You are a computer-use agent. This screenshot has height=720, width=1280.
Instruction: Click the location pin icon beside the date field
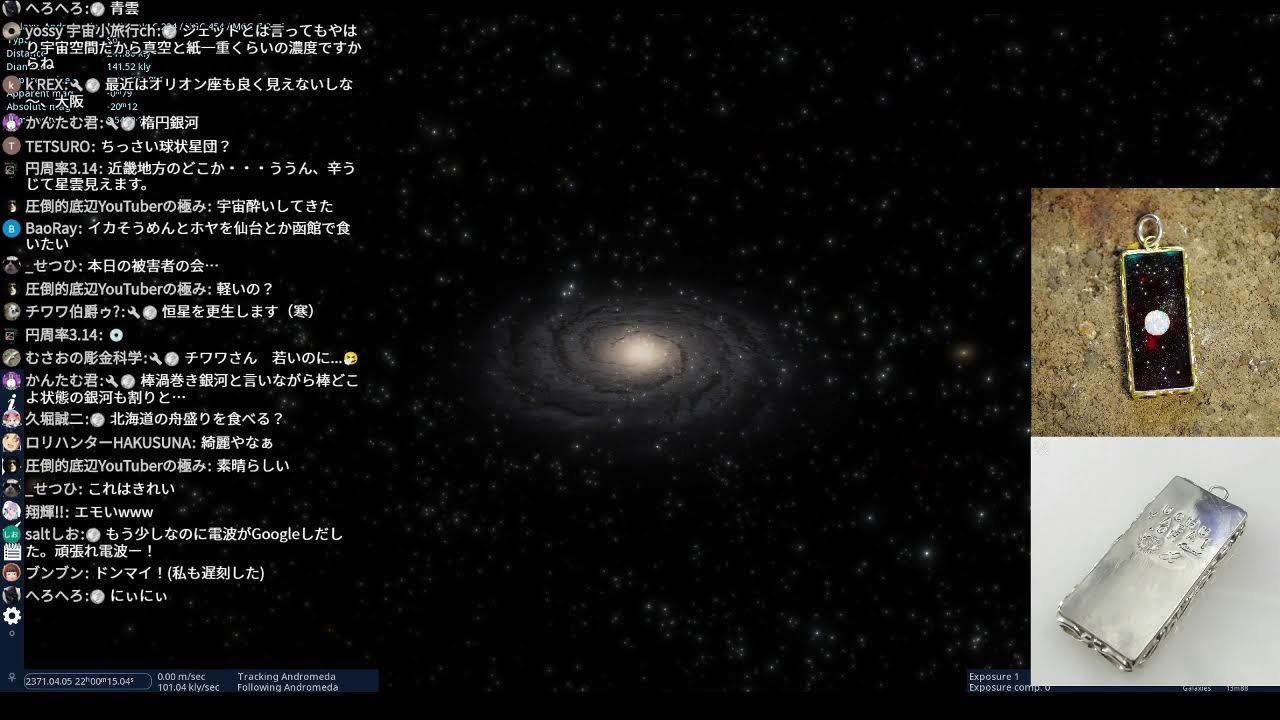(x=11, y=677)
